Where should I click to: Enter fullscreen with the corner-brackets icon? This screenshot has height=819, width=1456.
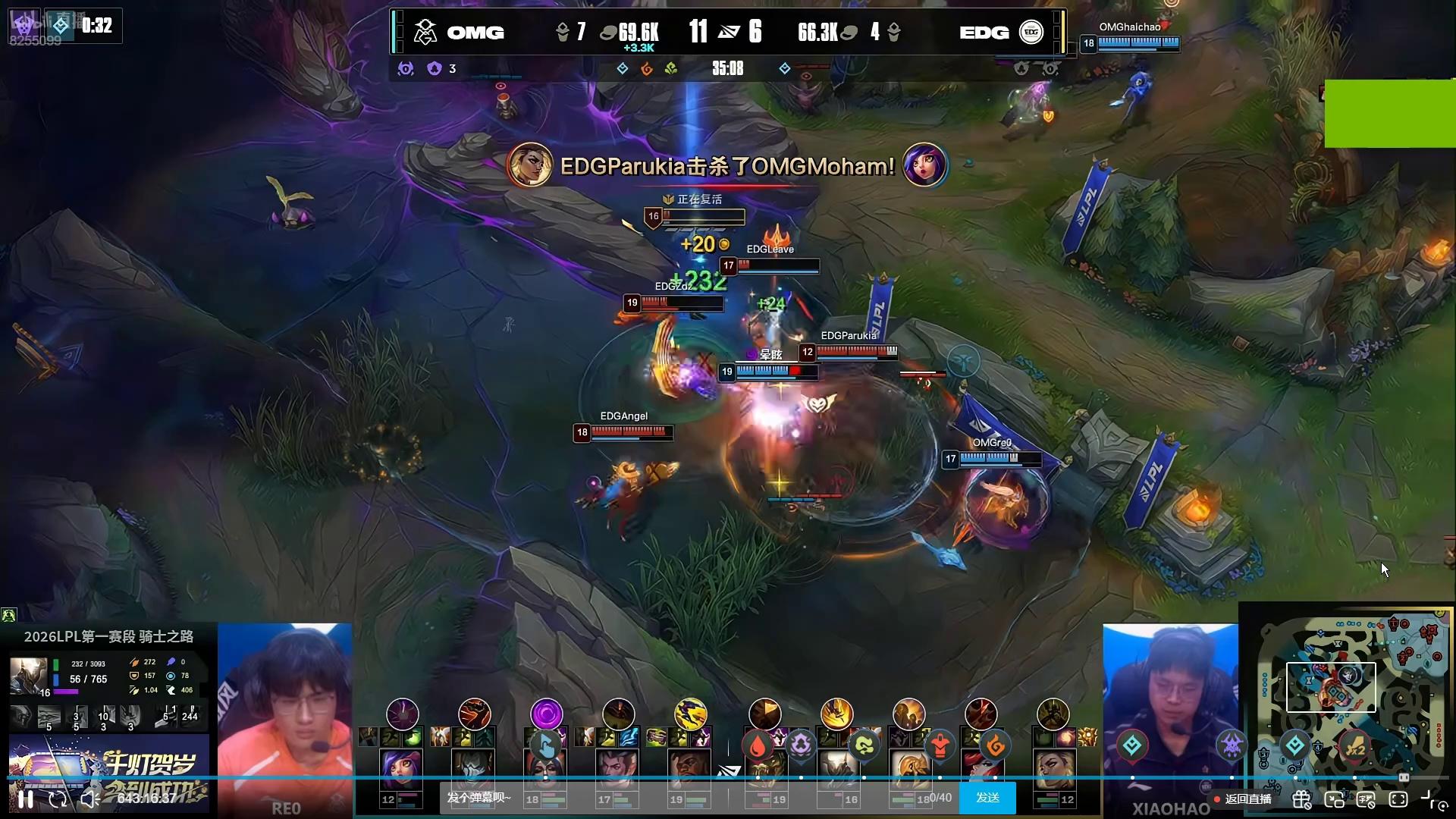pos(1398,799)
